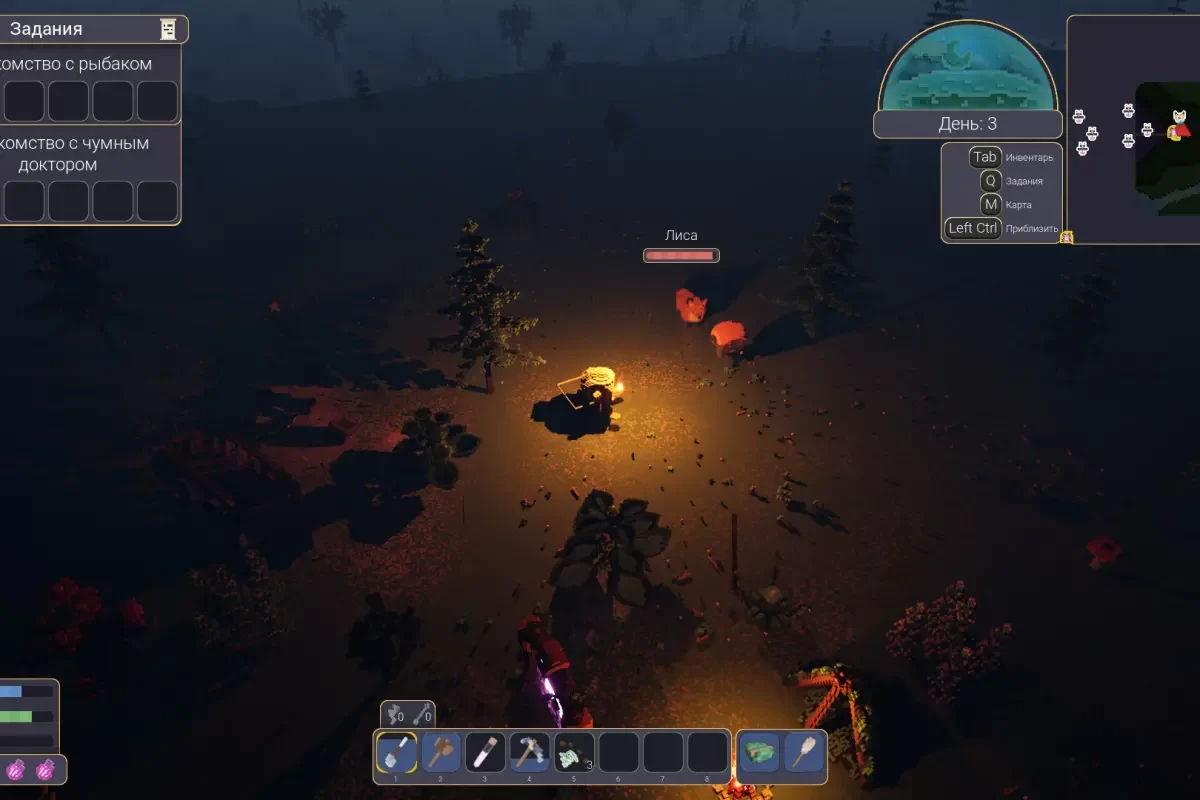Select the wooden hammer hotbar slot
The width and height of the screenshot is (1200, 800).
[x=441, y=752]
